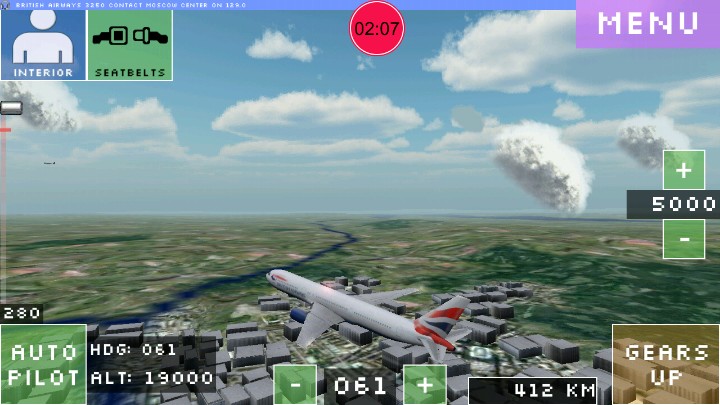The image size is (720, 405).
Task: Increase target altitude with the plus button
Action: [684, 170]
